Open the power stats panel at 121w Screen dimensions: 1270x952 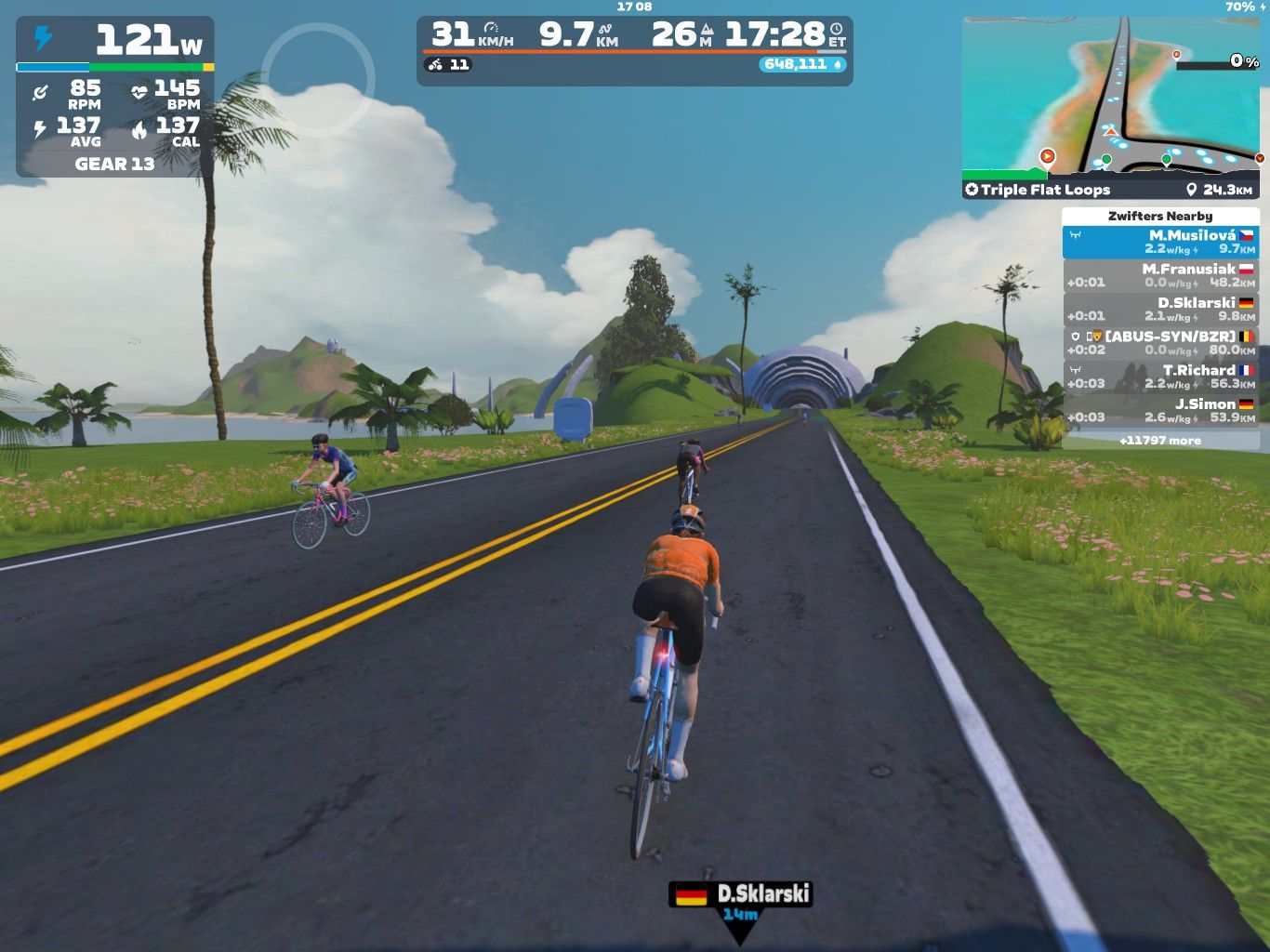(x=115, y=98)
